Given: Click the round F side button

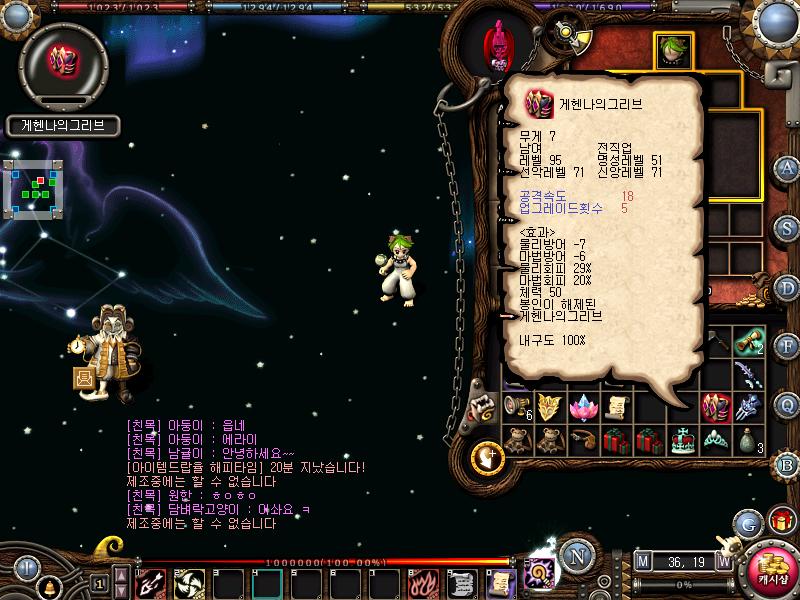Looking at the screenshot, I should pos(787,346).
